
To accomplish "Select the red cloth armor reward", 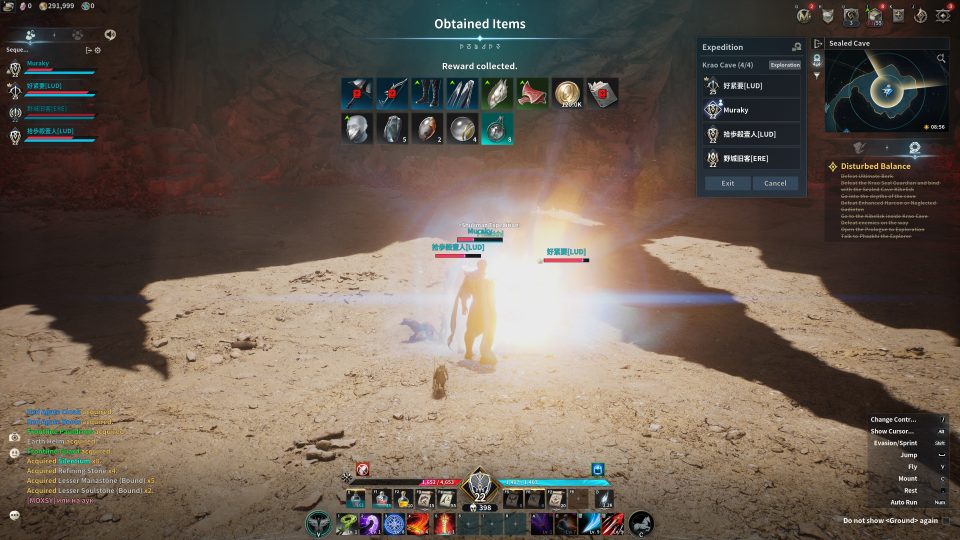I will pyautogui.click(x=533, y=93).
